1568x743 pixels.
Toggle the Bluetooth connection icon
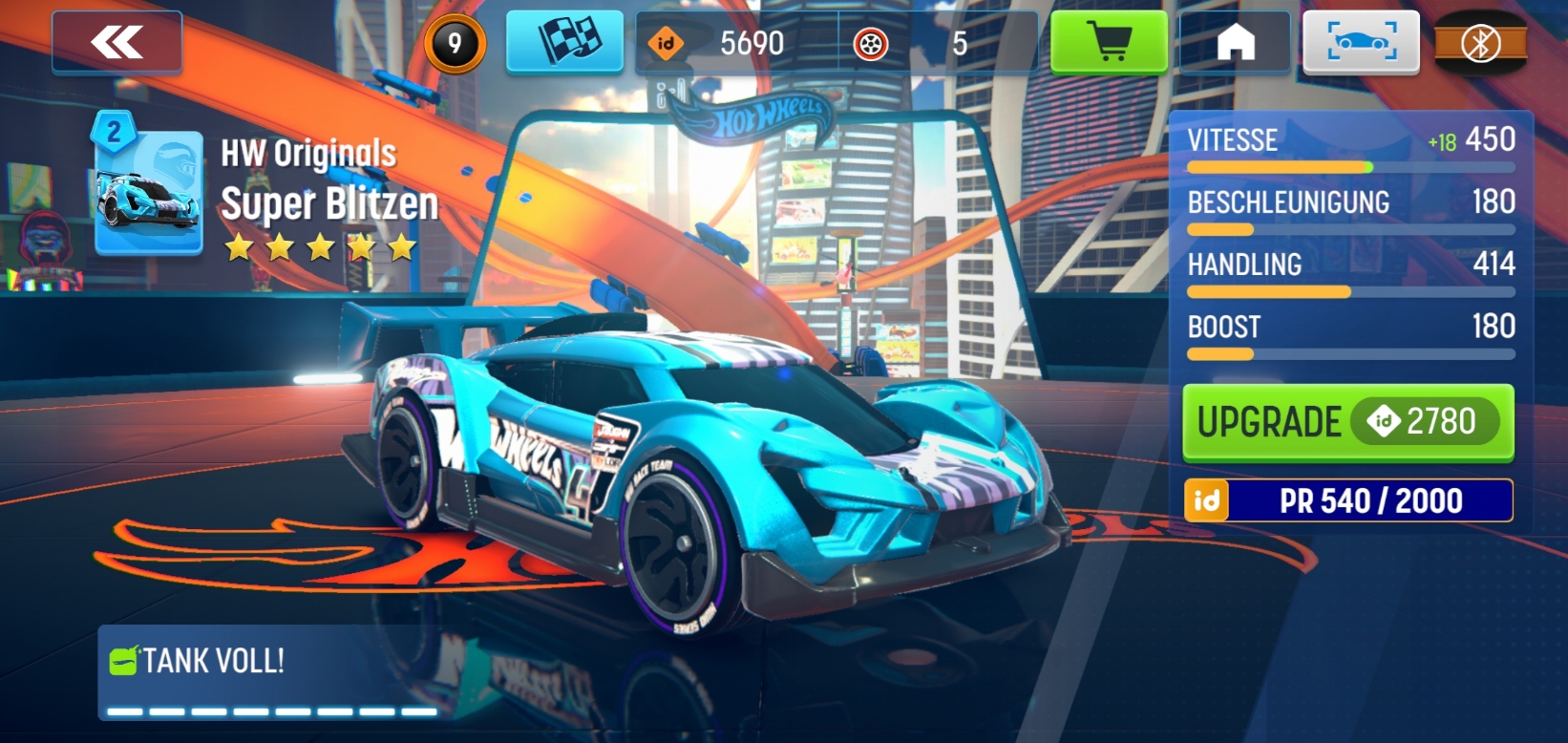point(1481,43)
